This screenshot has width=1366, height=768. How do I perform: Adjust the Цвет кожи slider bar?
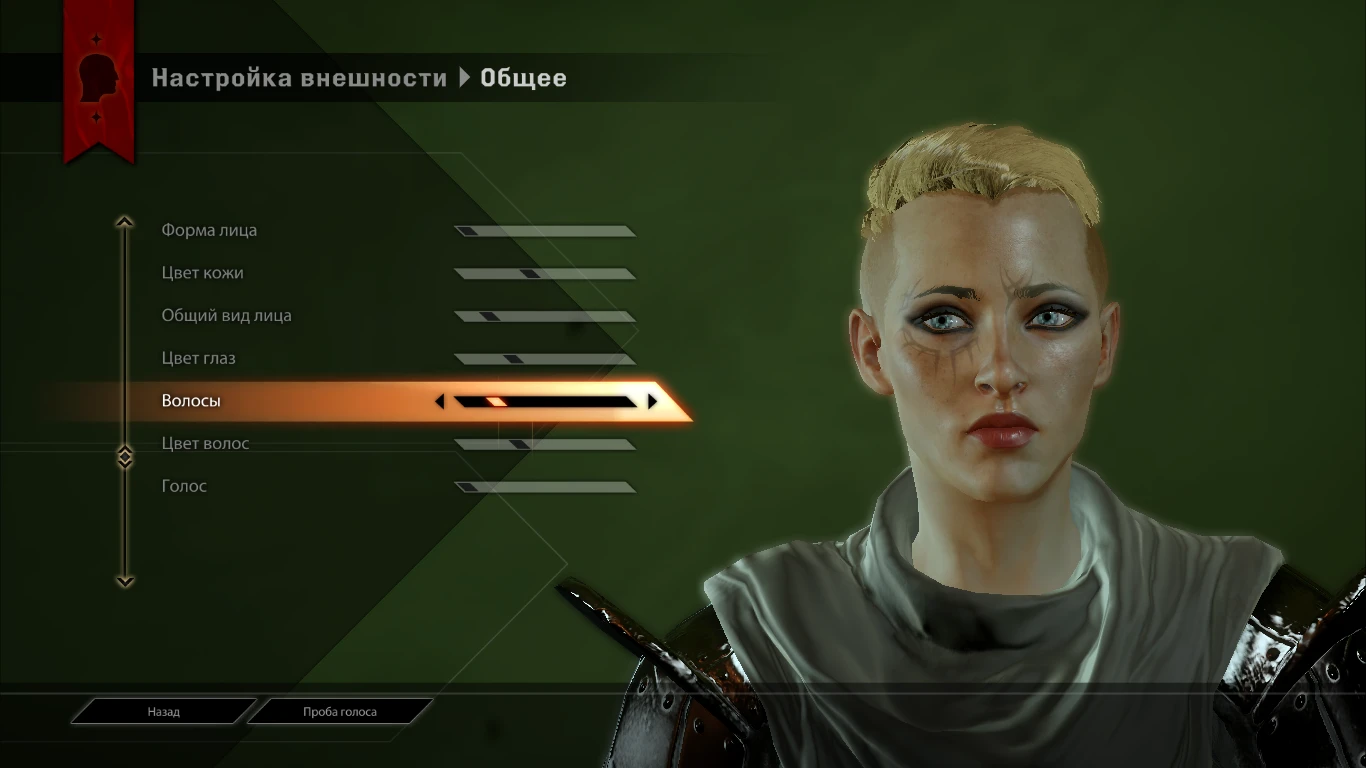pos(545,272)
